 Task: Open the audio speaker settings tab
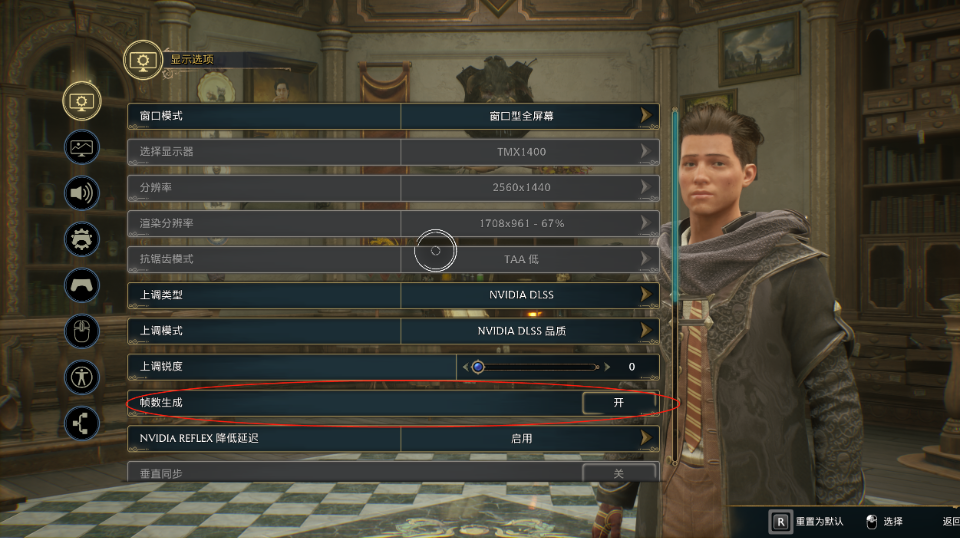pos(82,192)
